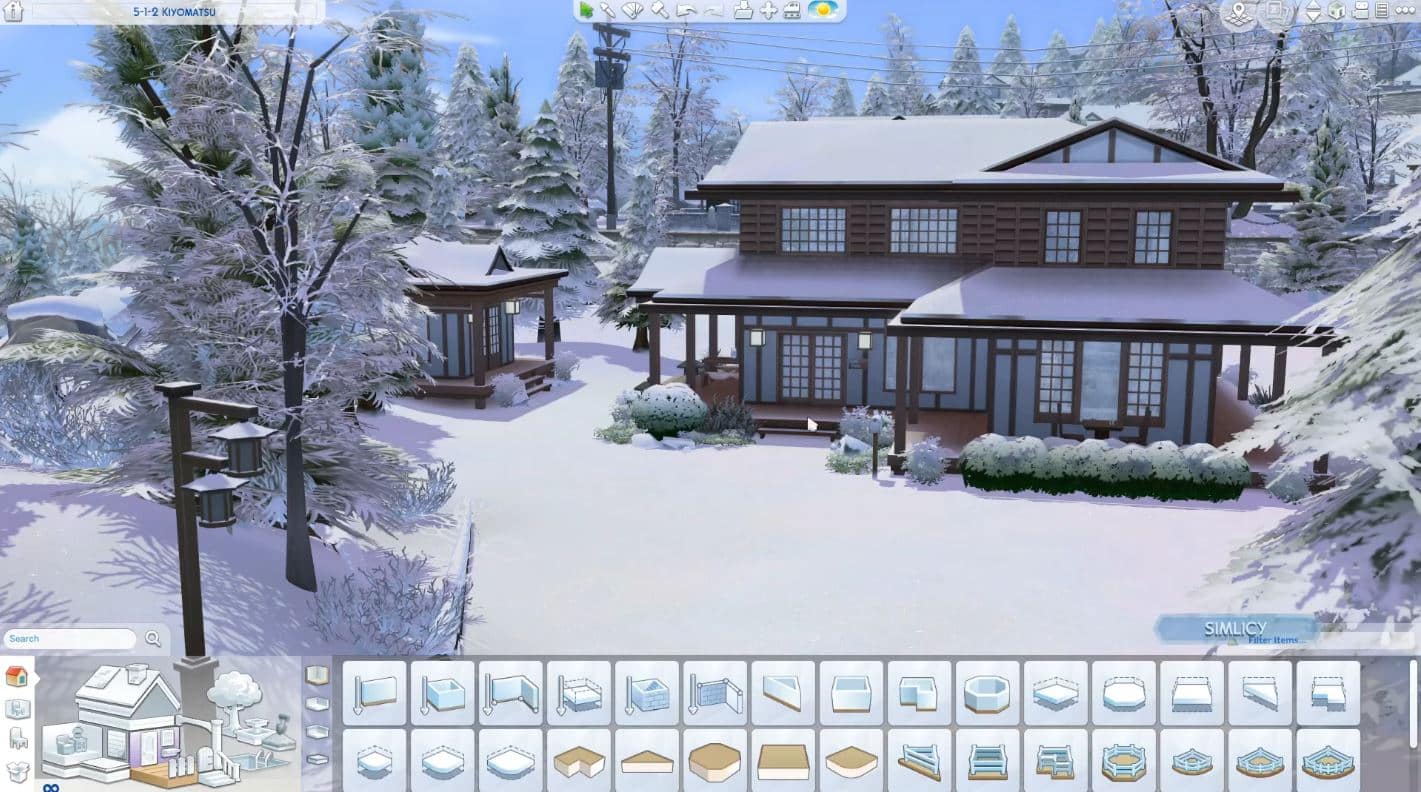Click the catalog Search field
The height and width of the screenshot is (792, 1421).
[x=70, y=638]
